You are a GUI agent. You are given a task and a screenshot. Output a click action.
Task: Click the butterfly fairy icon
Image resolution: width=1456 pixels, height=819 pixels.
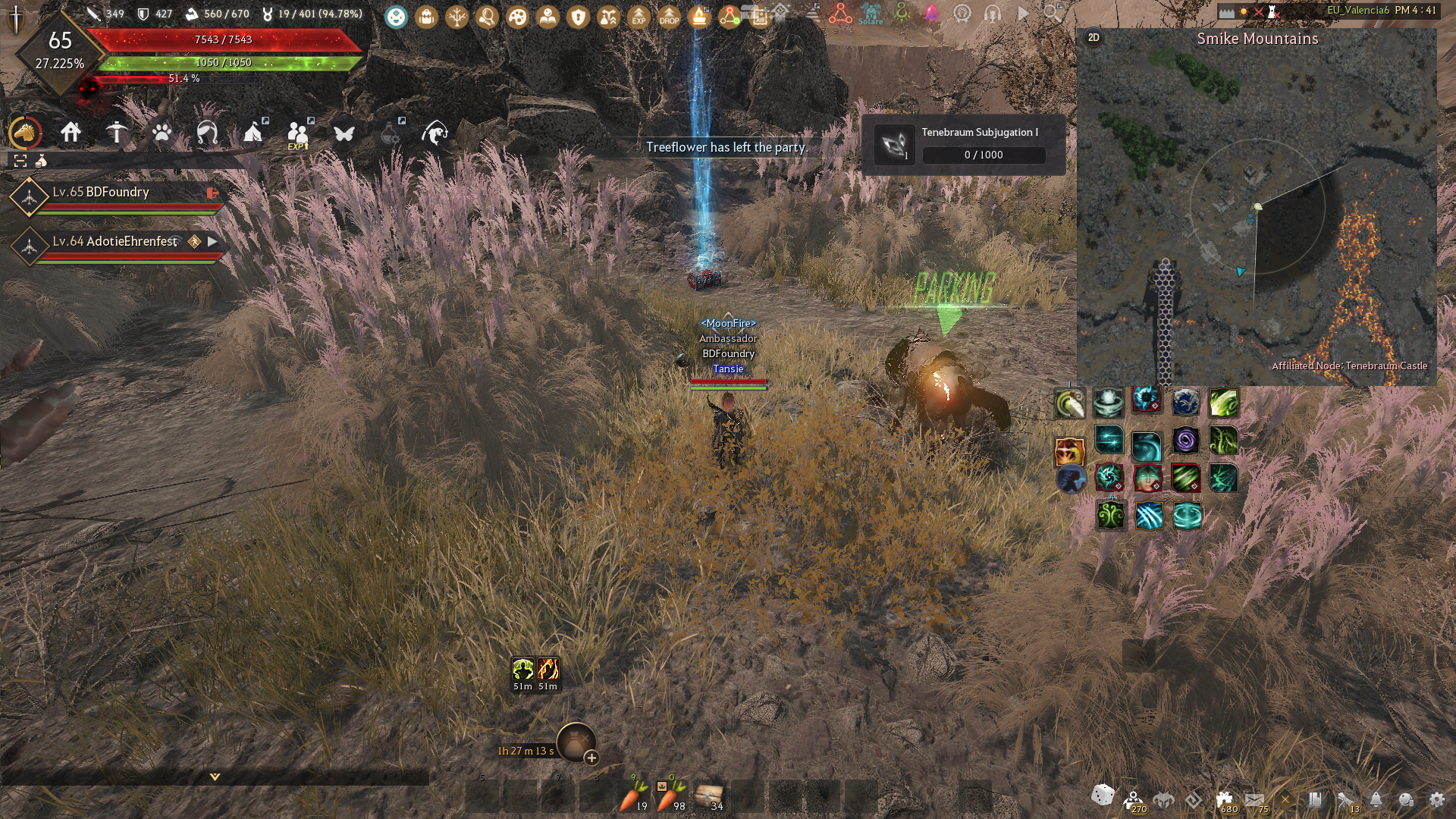[344, 133]
